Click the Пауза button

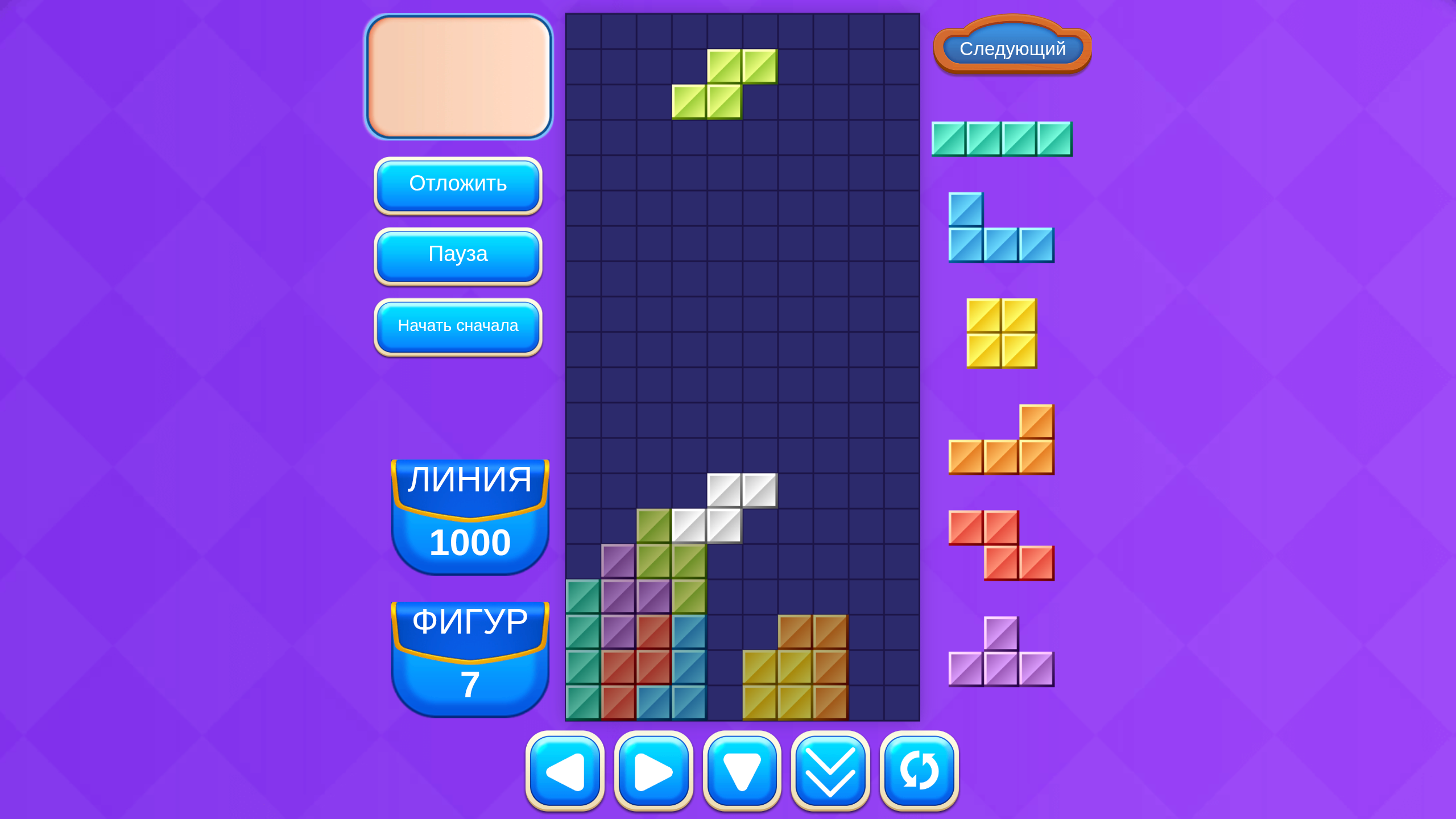[458, 255]
